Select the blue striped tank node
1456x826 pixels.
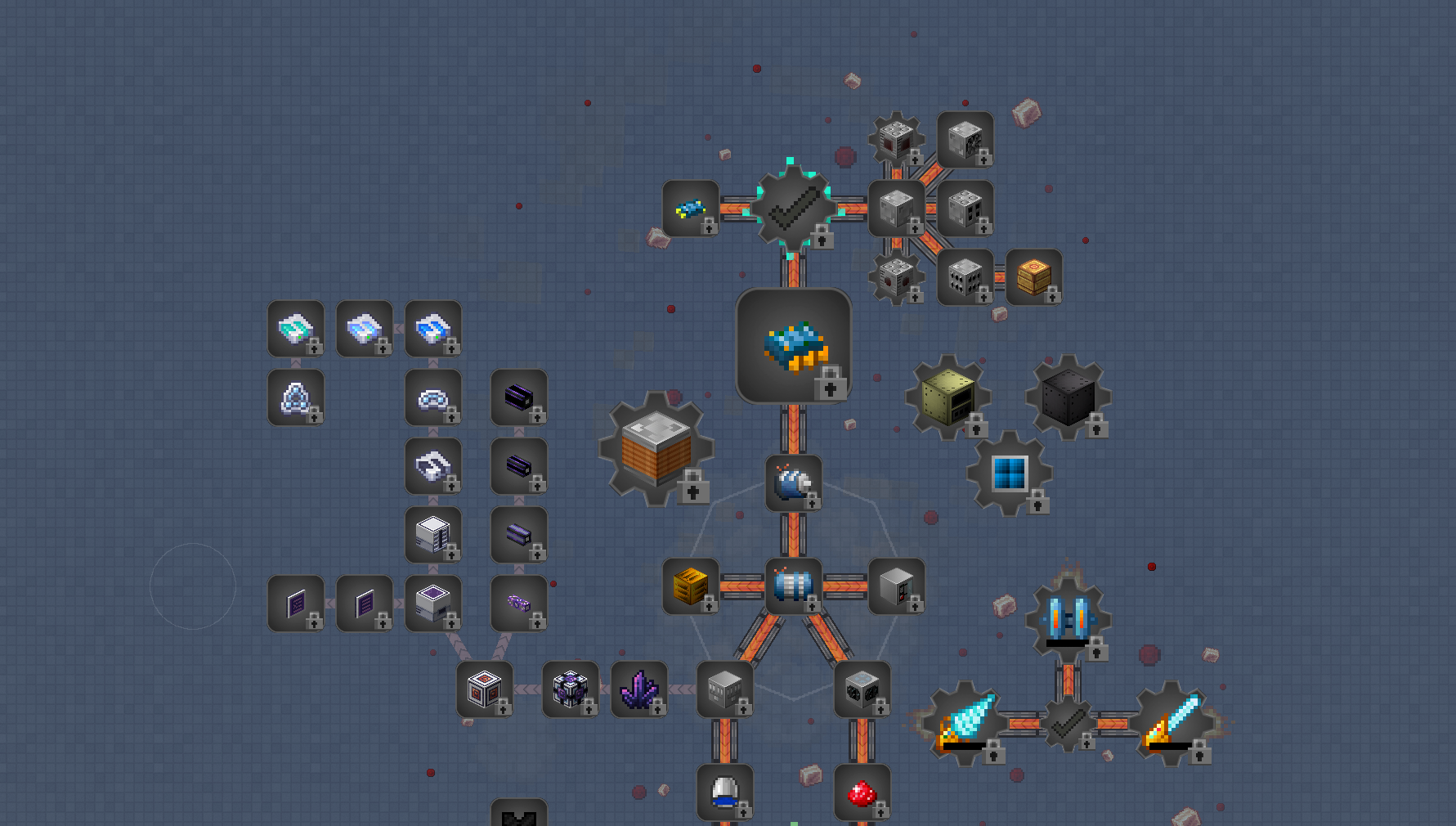(x=793, y=586)
